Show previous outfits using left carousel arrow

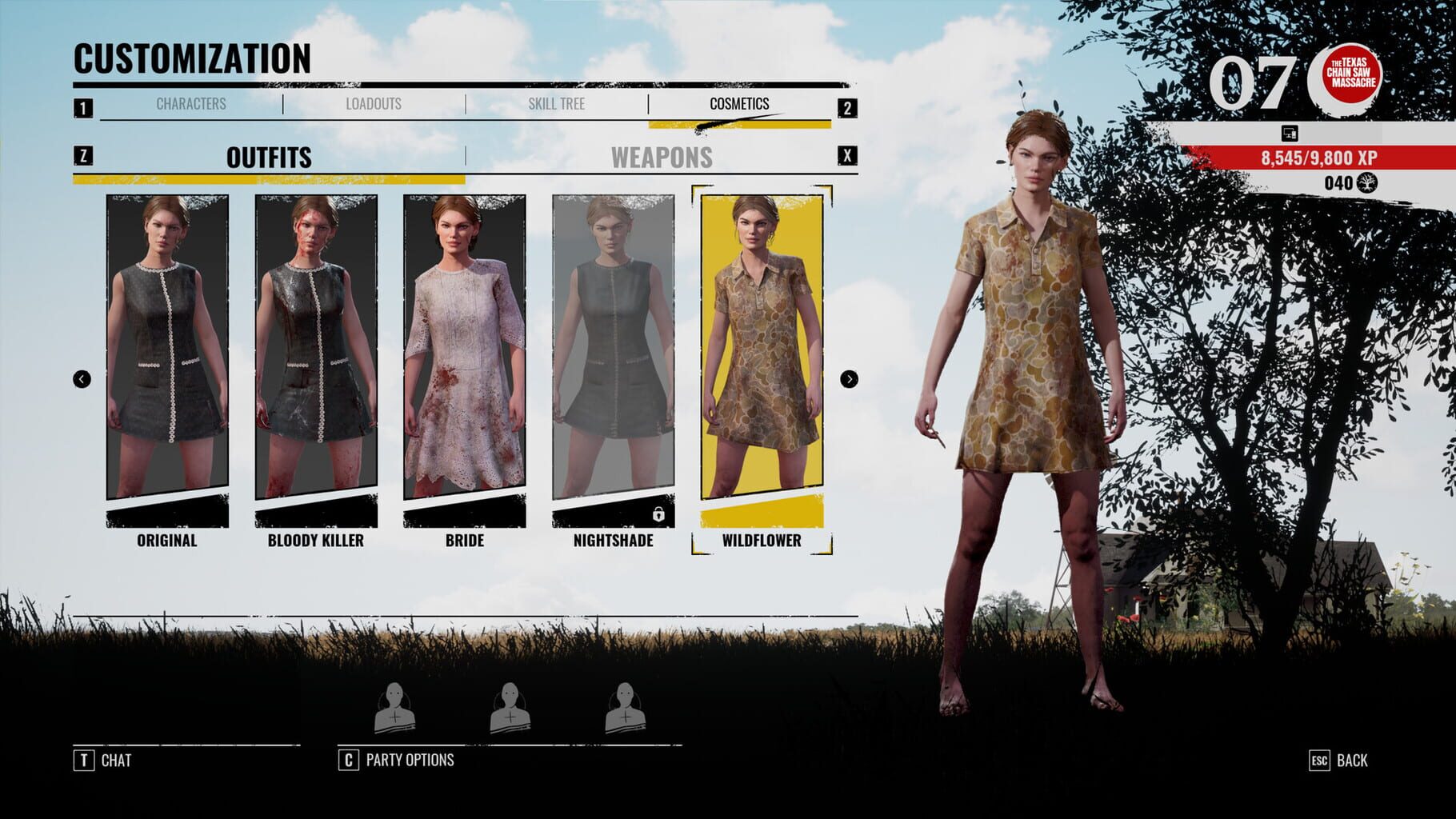point(82,378)
